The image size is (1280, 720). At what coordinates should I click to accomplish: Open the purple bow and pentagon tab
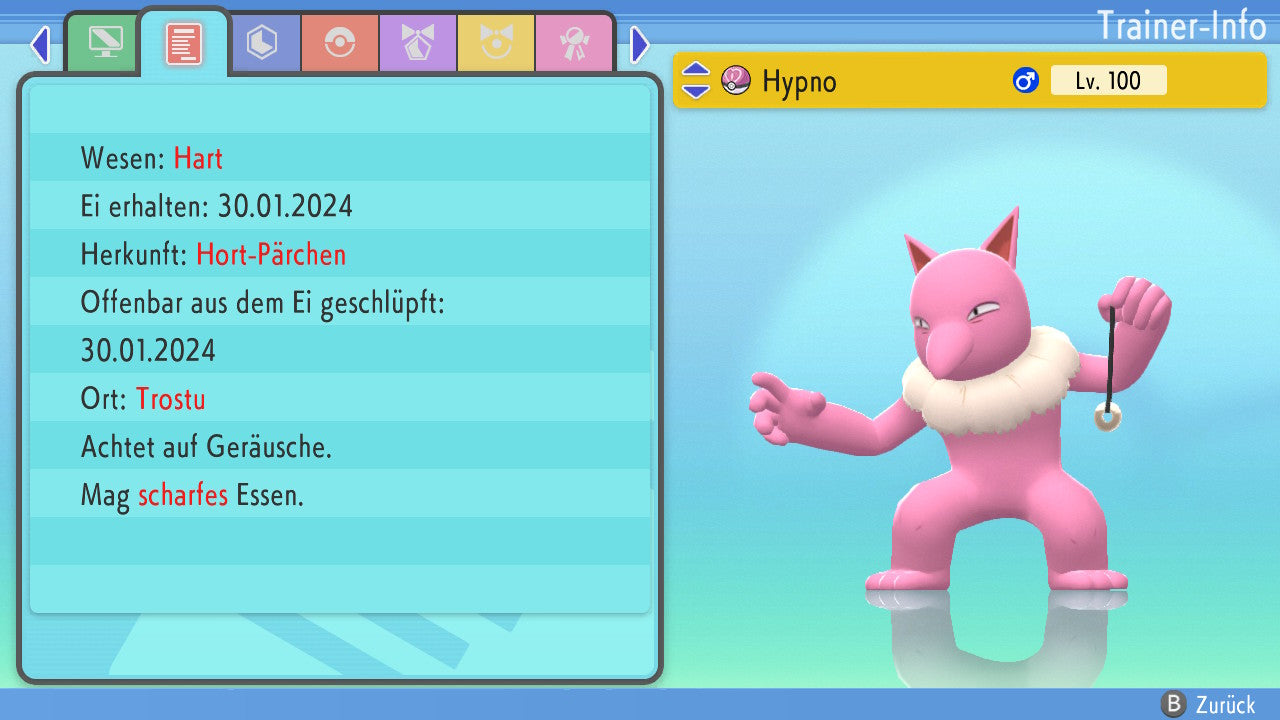point(418,43)
